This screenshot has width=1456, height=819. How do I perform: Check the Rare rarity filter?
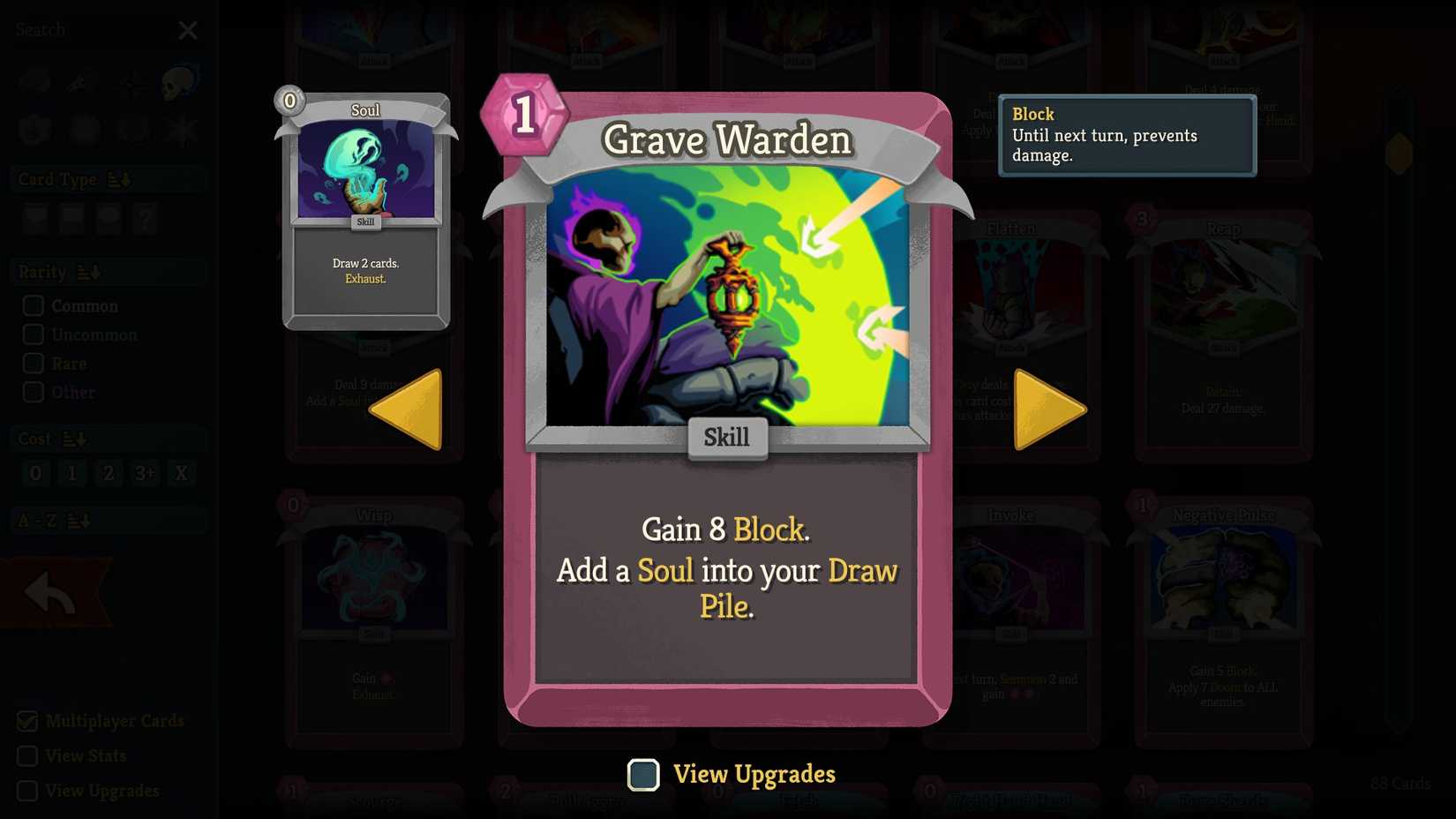pos(34,363)
